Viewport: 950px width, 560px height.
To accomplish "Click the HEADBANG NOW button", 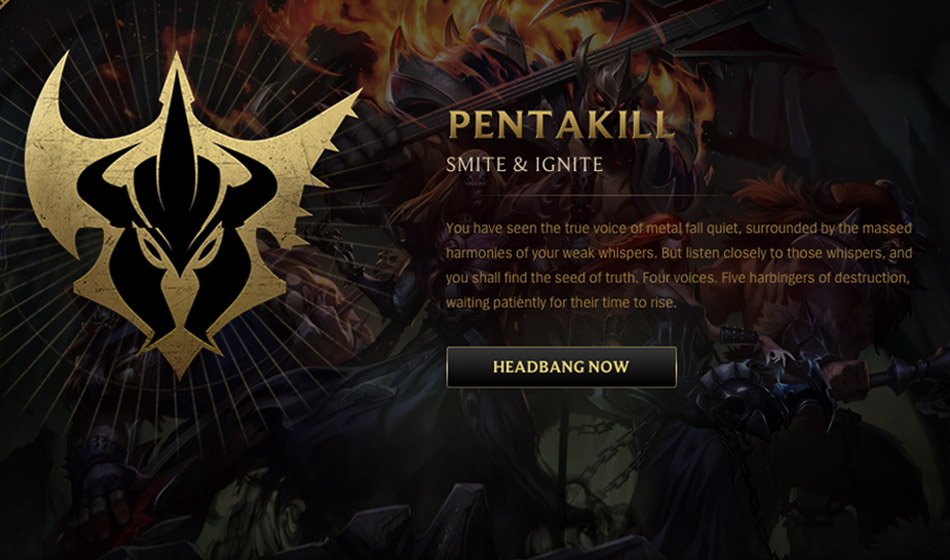I will coord(561,367).
